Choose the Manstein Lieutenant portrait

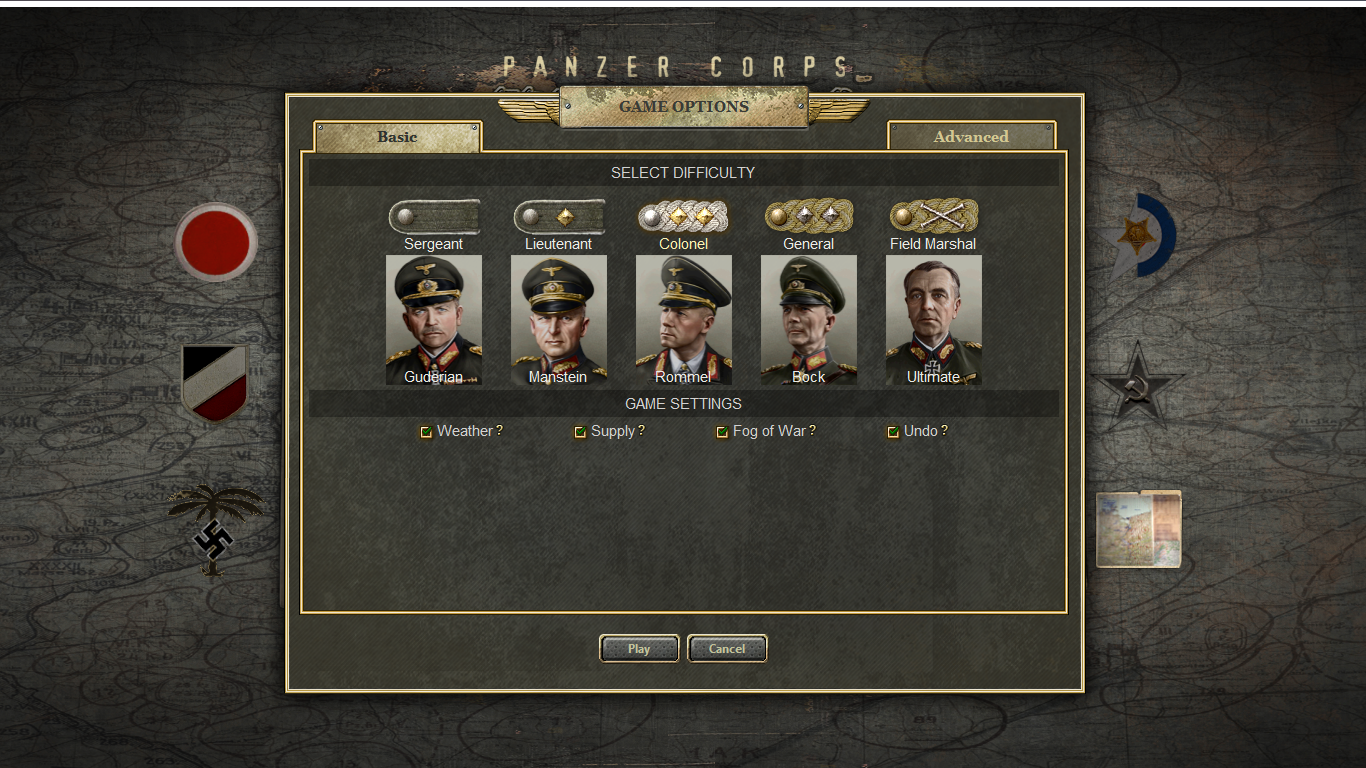click(559, 319)
